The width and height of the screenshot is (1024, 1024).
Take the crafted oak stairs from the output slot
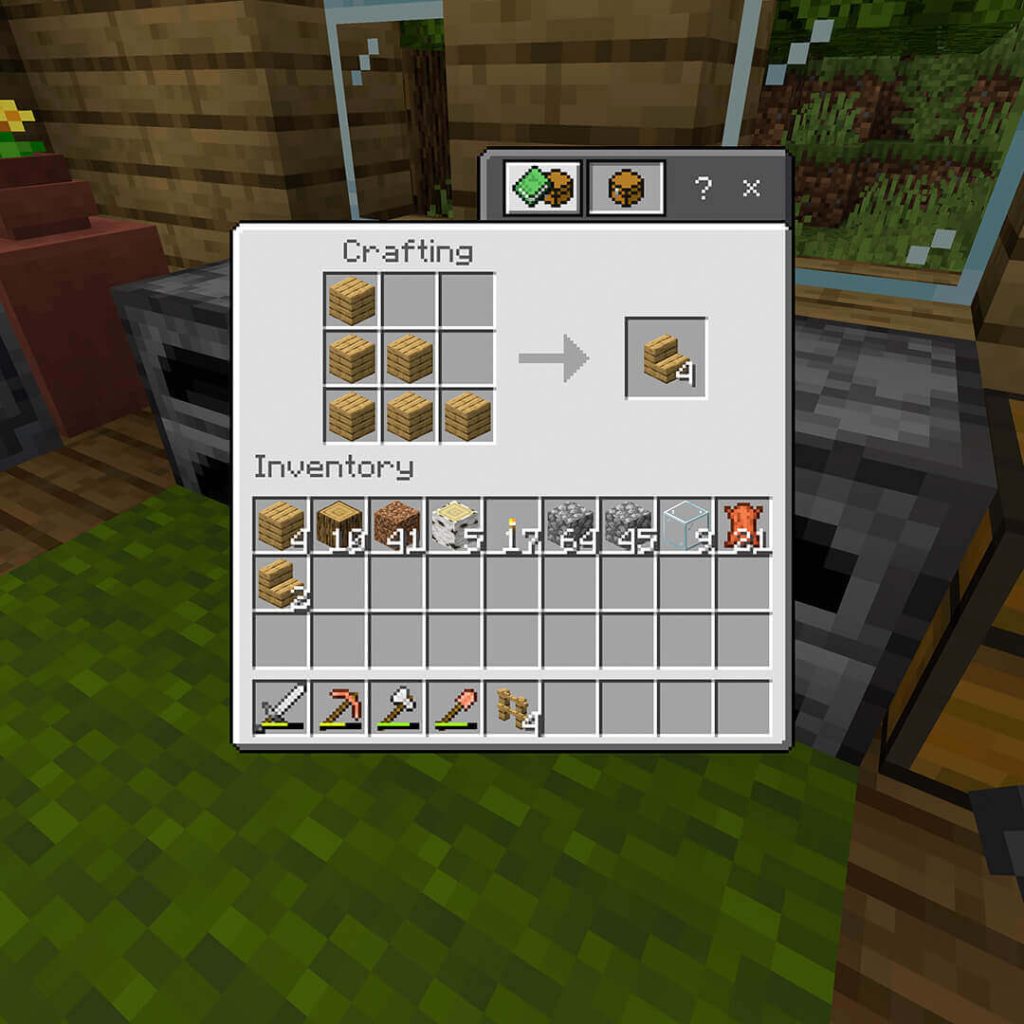666,358
